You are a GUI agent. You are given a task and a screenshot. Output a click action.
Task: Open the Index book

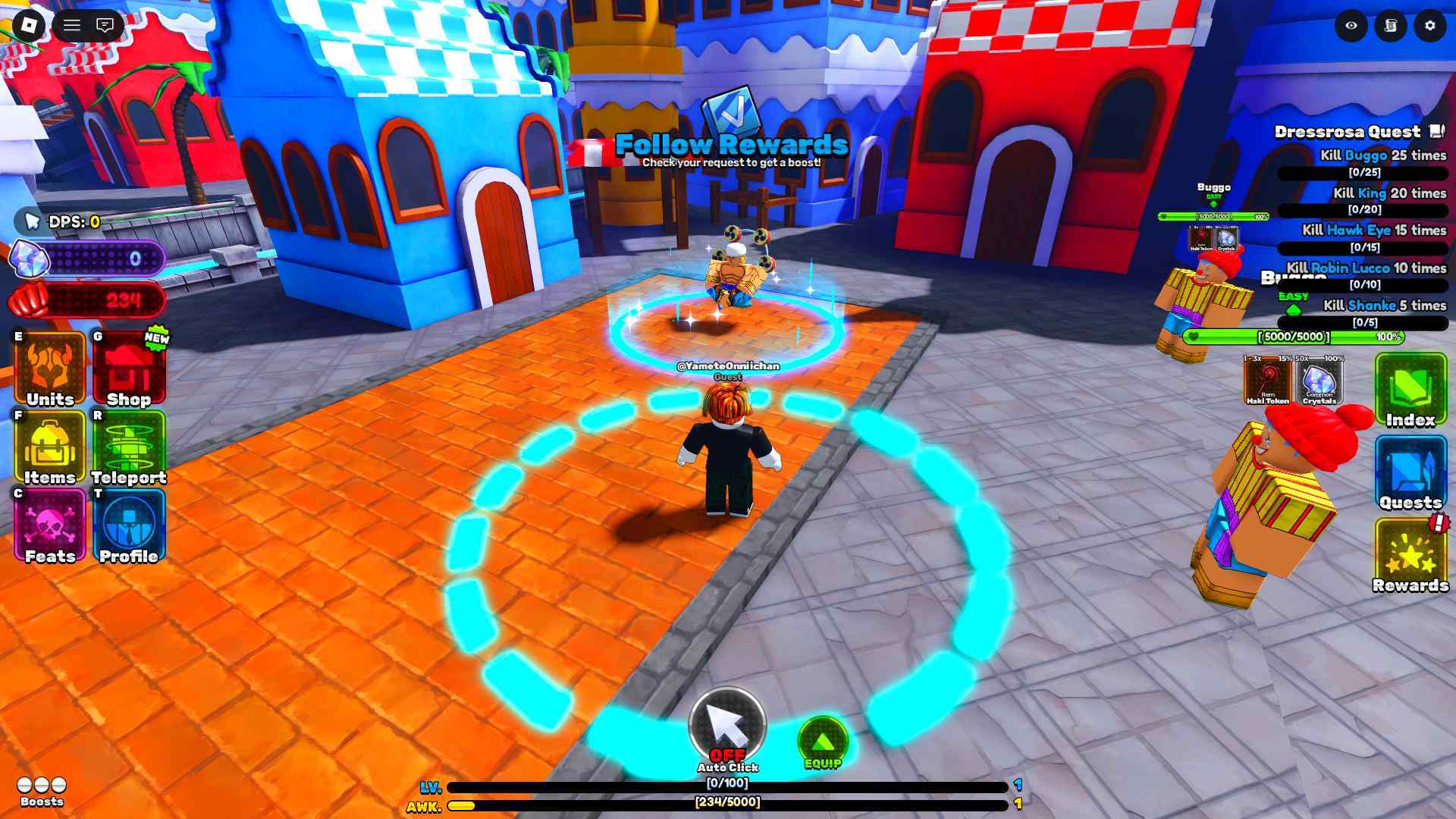click(1410, 390)
